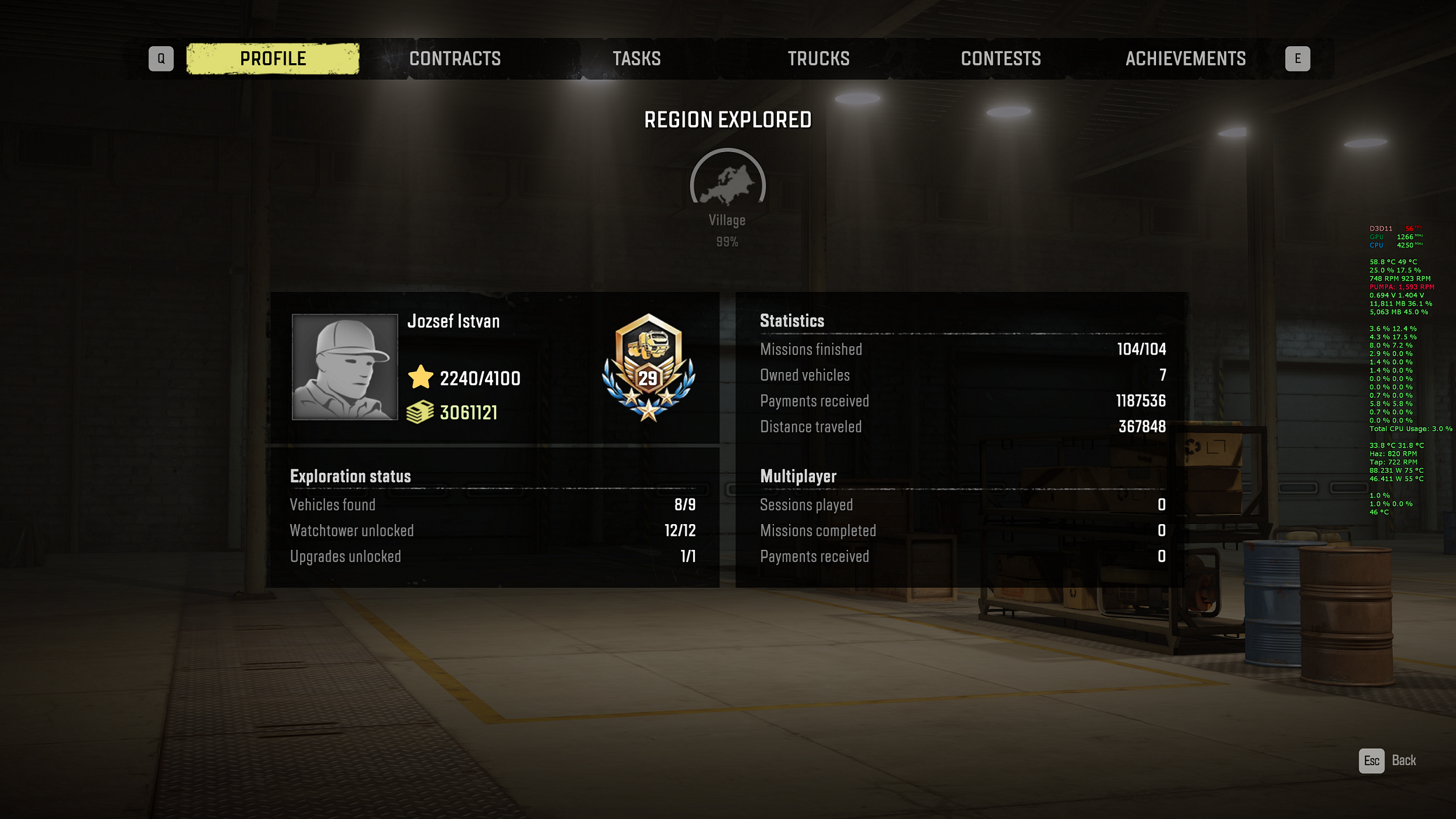Open the Contracts tab
The width and height of the screenshot is (1456, 819).
pos(455,58)
